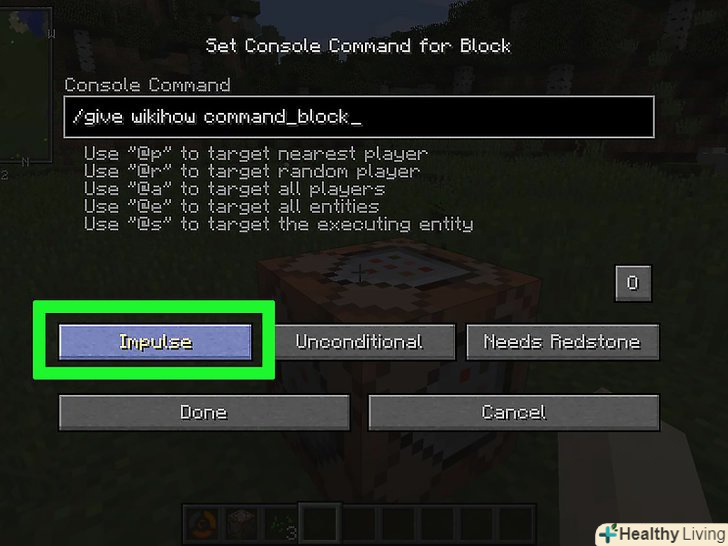728x546 pixels.
Task: Confirm the command with Done
Action: pyautogui.click(x=204, y=412)
